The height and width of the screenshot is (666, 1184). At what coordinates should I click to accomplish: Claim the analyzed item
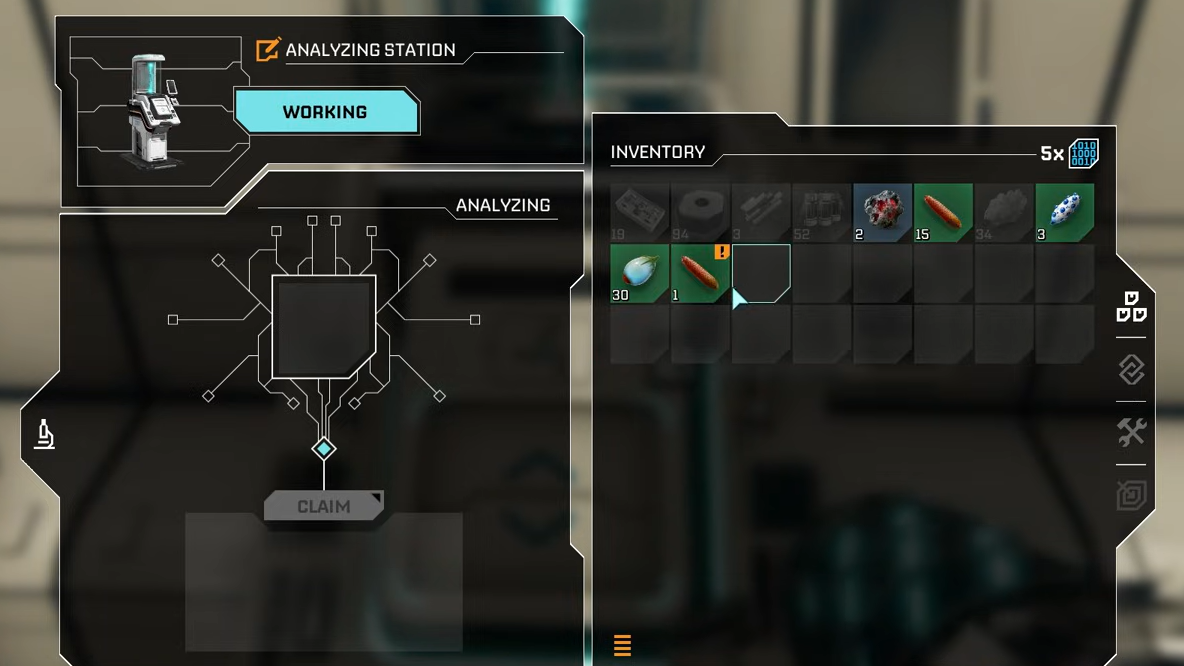[x=323, y=506]
